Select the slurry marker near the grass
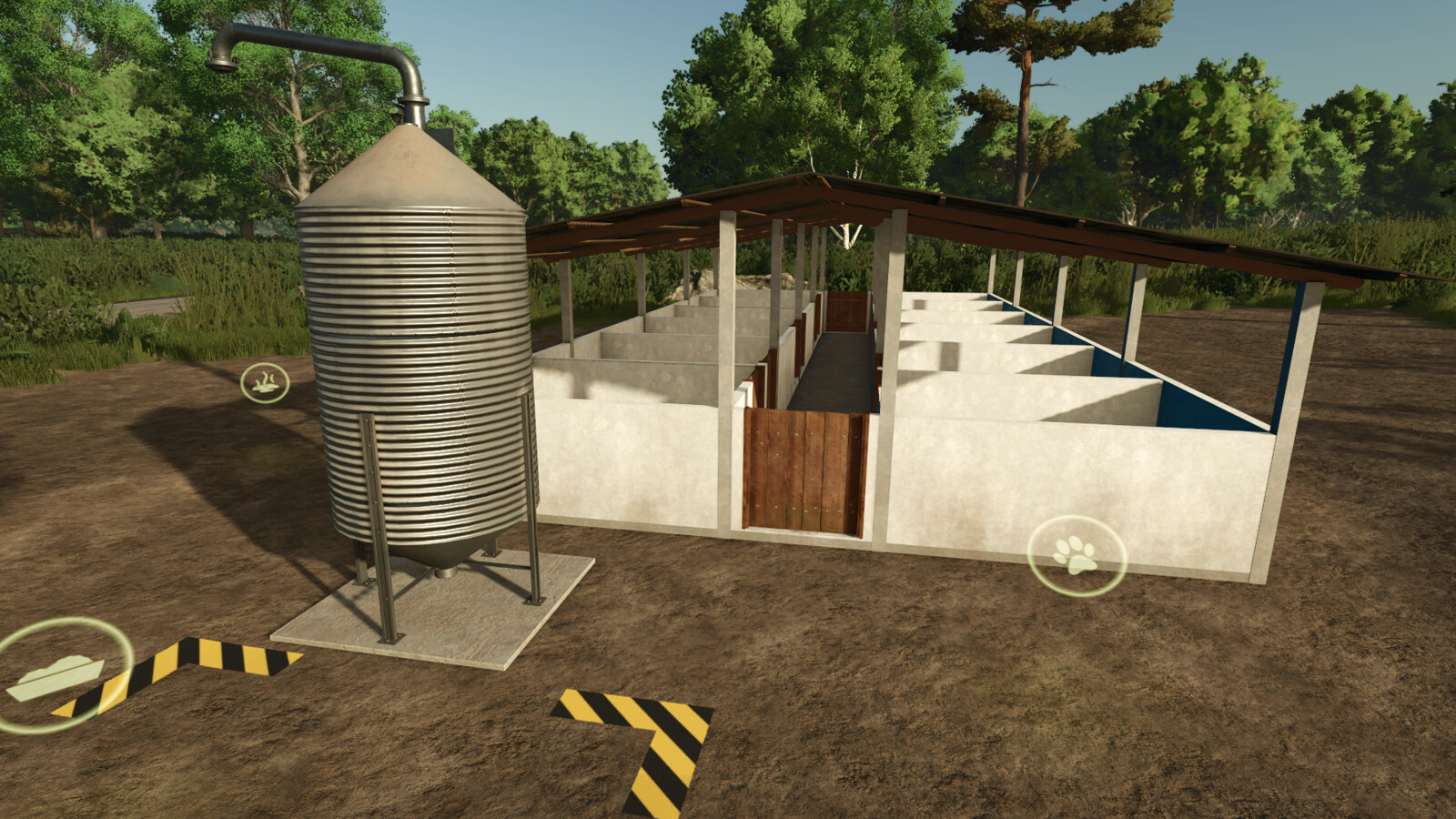The width and height of the screenshot is (1456, 819). [266, 383]
